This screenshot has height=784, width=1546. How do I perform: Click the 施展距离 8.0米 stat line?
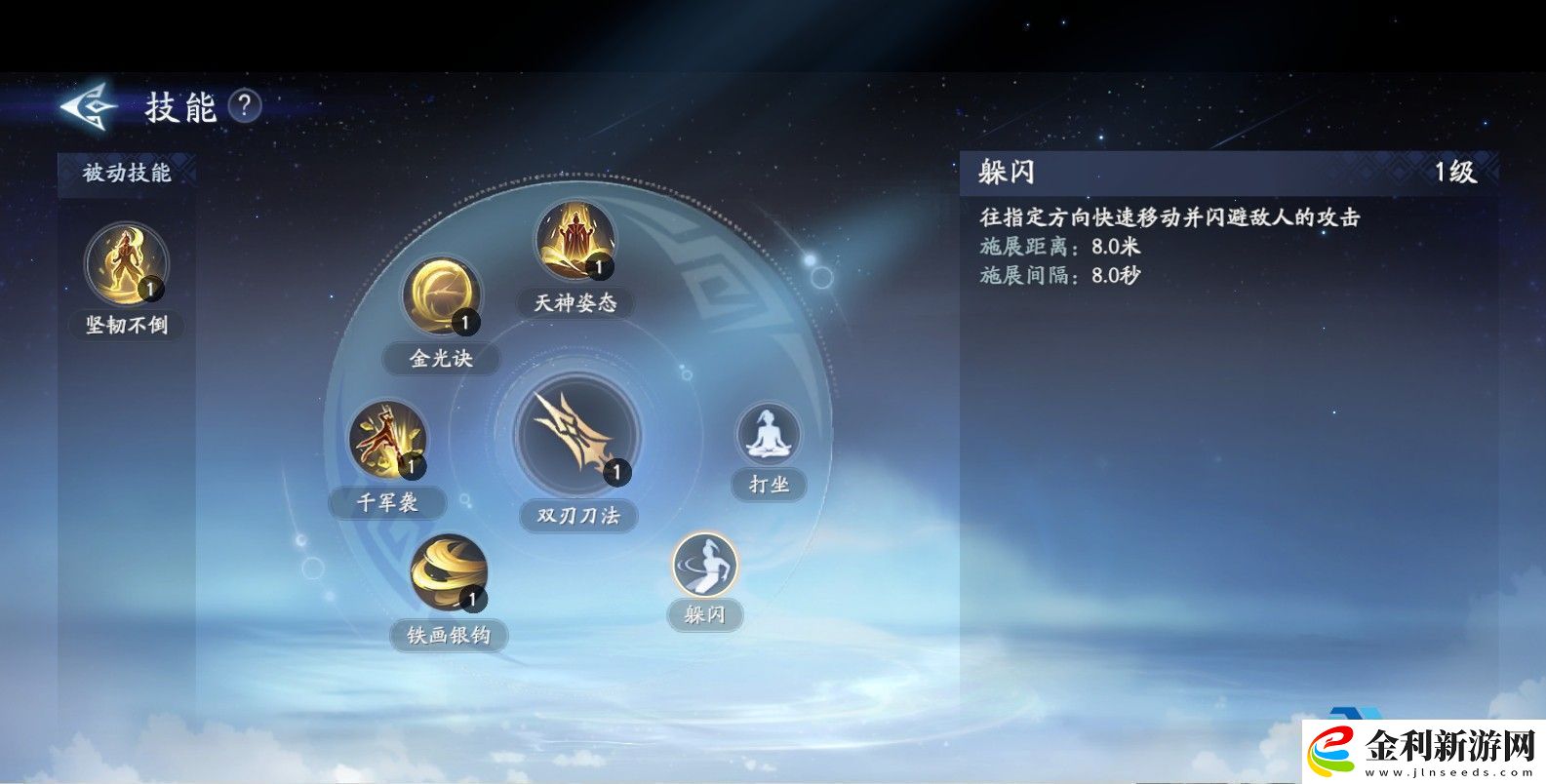pyautogui.click(x=1058, y=249)
